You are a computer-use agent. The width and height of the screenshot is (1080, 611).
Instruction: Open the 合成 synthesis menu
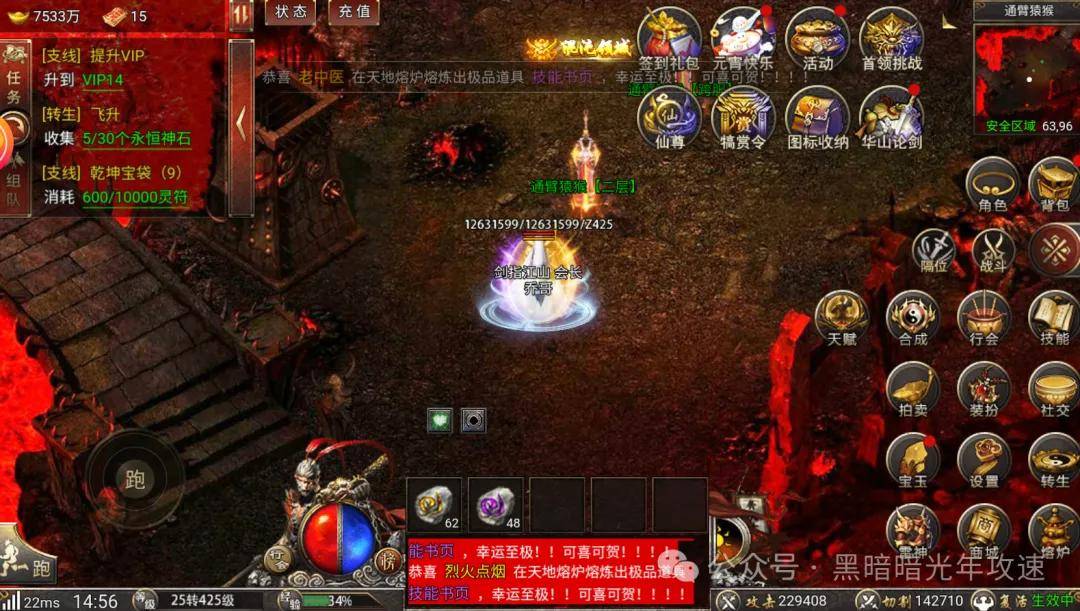(x=912, y=316)
